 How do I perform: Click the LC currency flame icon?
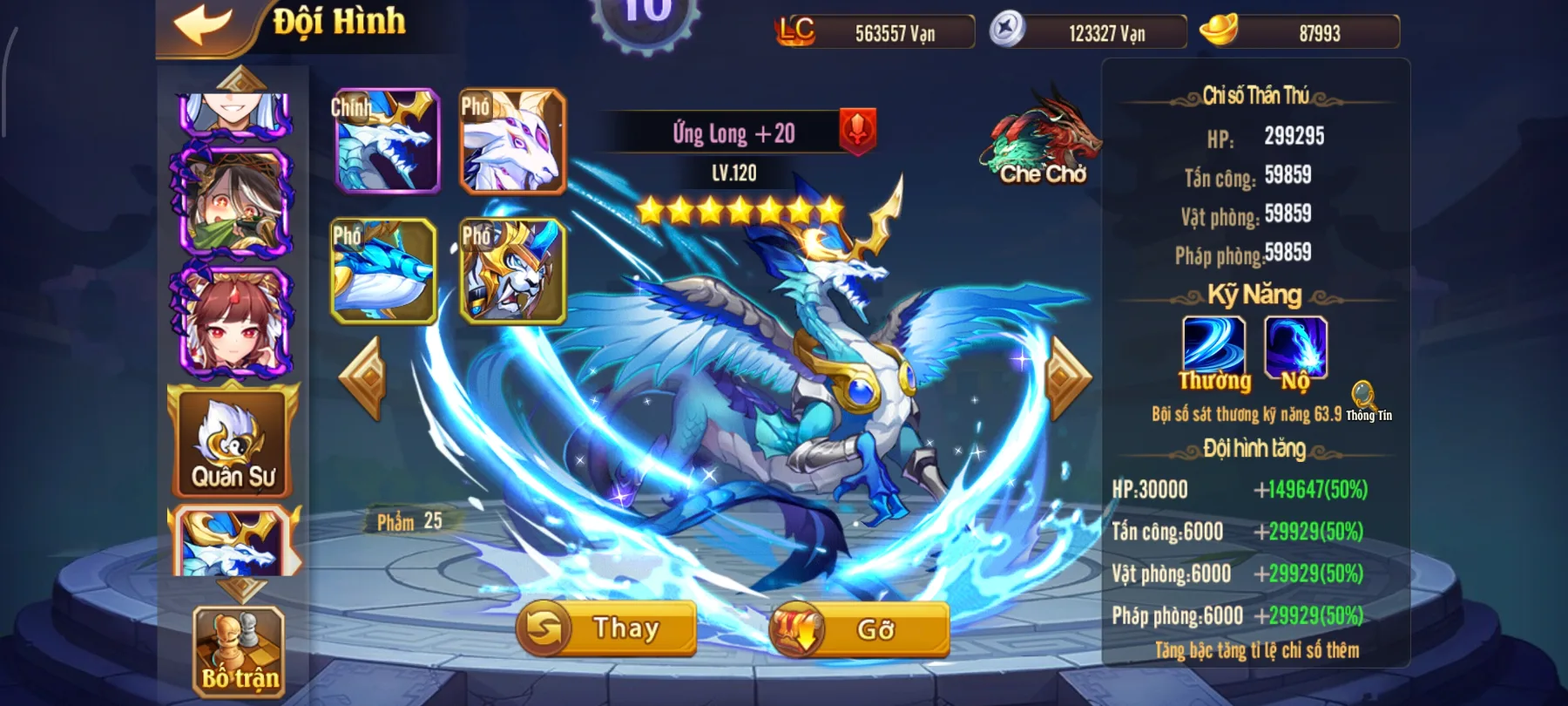pos(797,31)
